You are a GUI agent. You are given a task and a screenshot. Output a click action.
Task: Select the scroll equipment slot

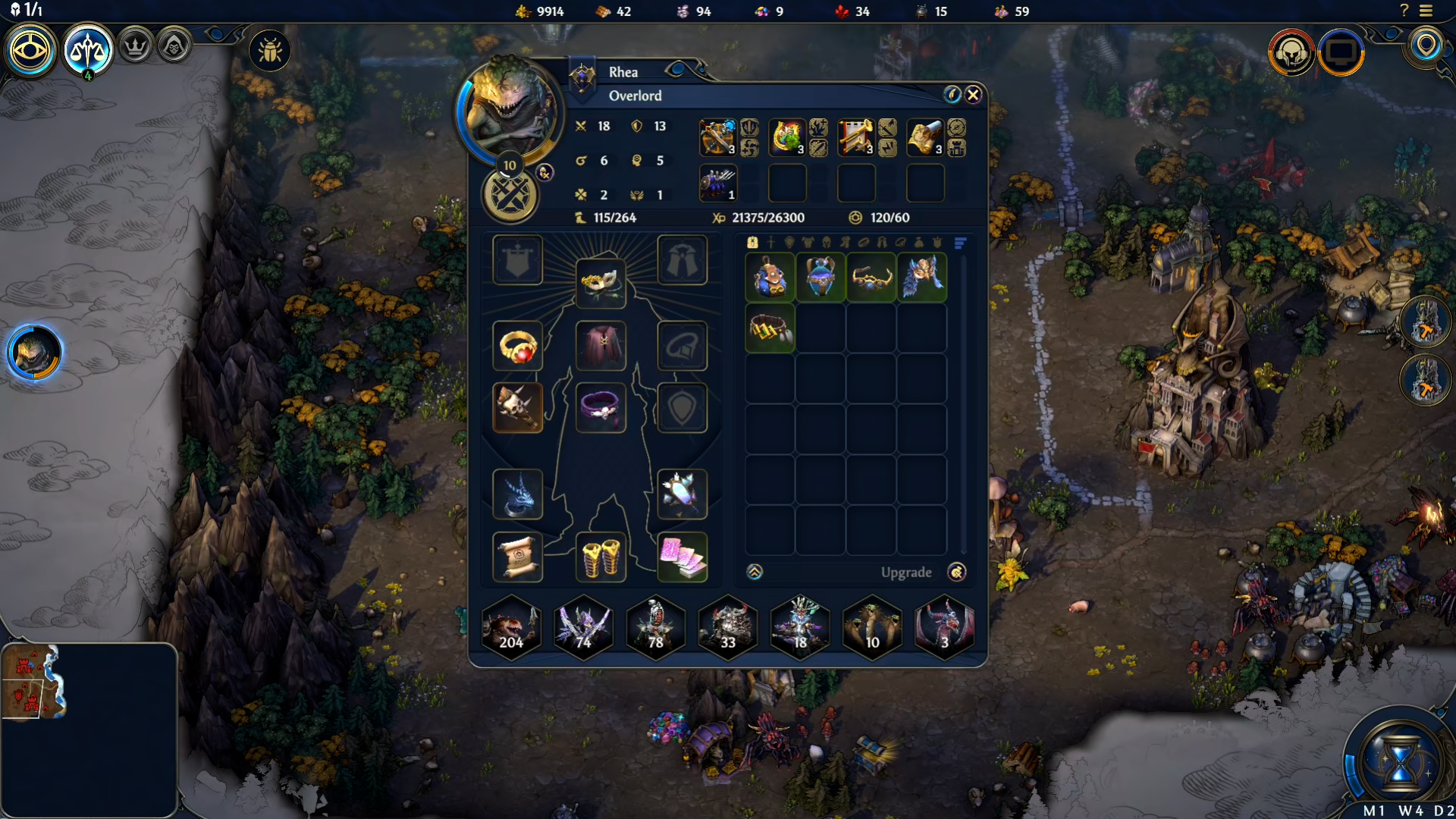point(518,558)
